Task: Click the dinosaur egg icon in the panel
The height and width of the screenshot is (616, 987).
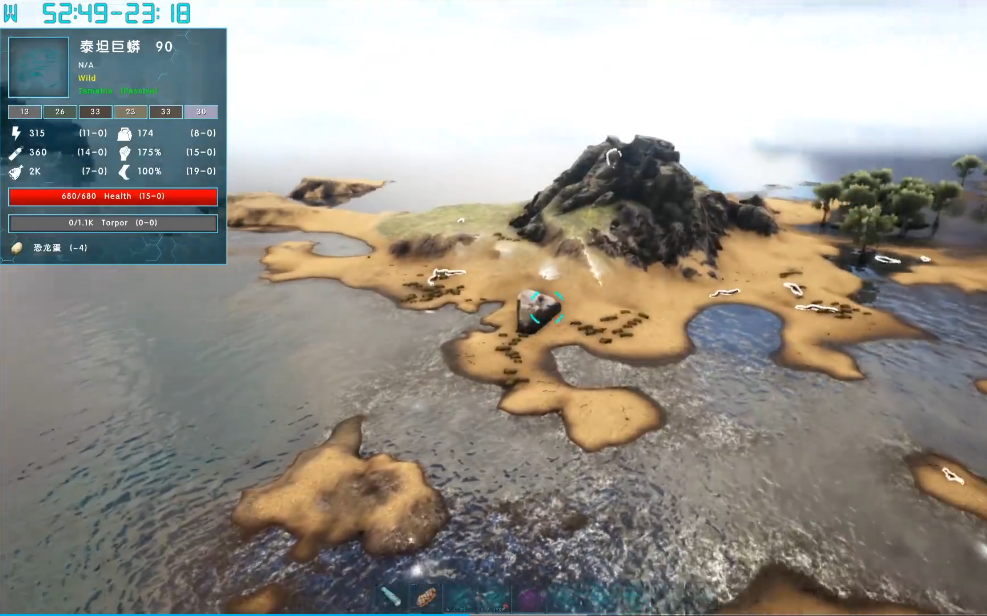Action: pyautogui.click(x=17, y=247)
